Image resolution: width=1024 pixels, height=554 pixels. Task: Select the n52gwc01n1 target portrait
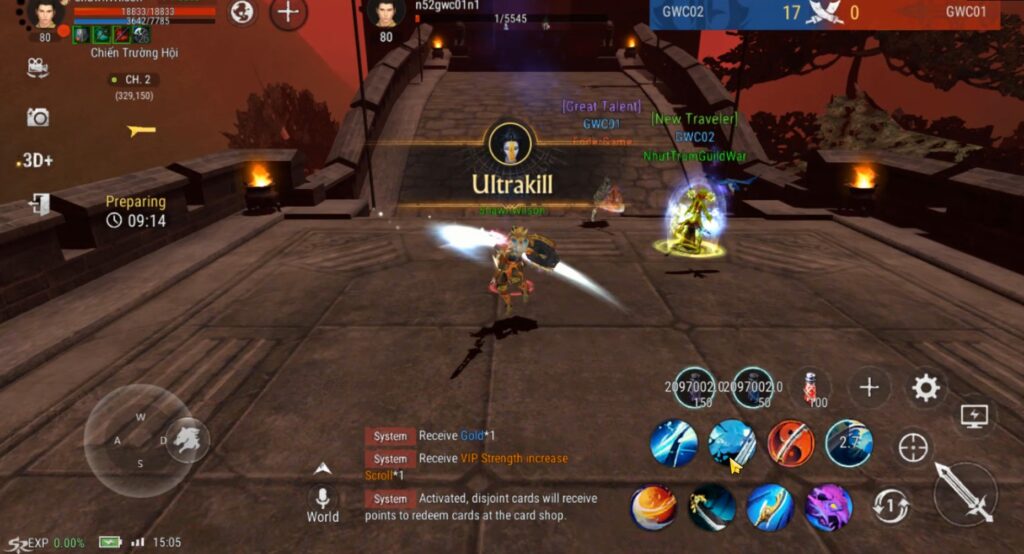(x=385, y=13)
